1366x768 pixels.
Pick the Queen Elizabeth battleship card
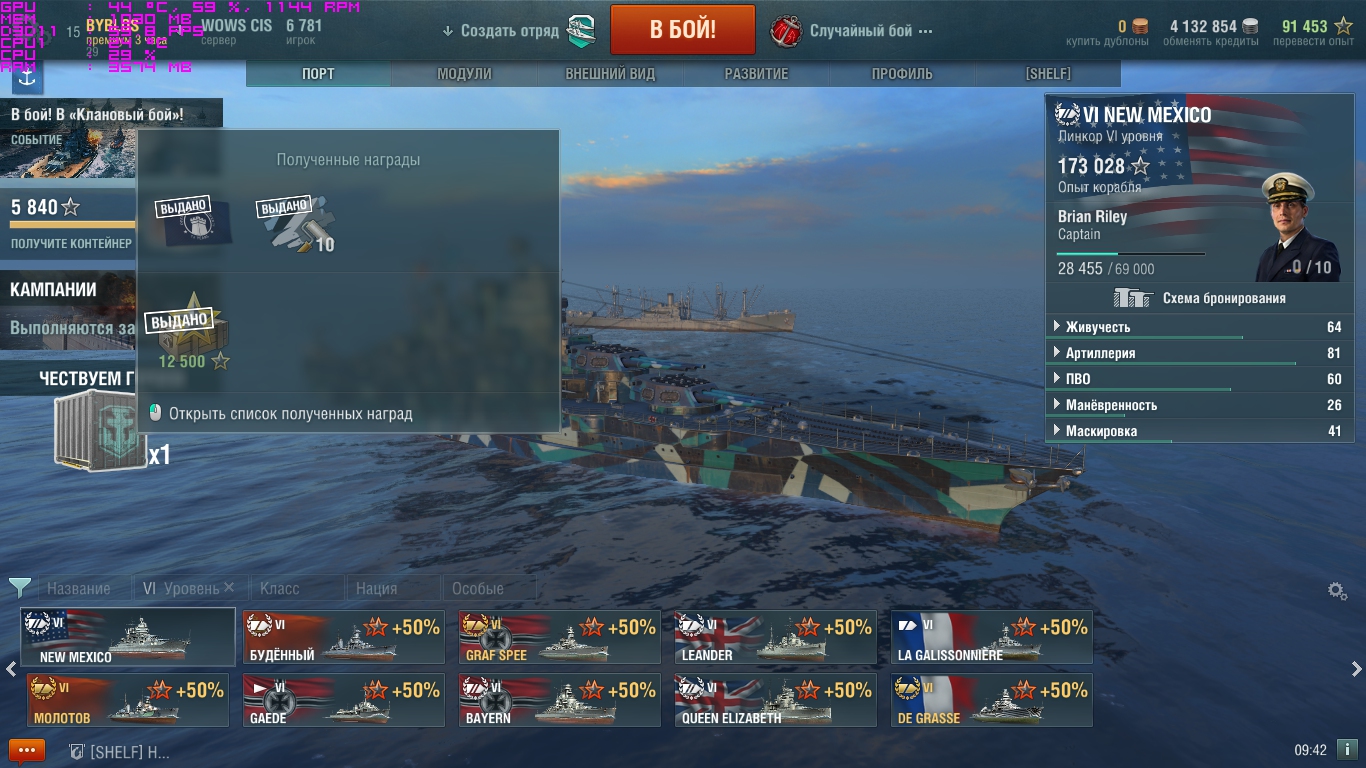pyautogui.click(x=775, y=700)
